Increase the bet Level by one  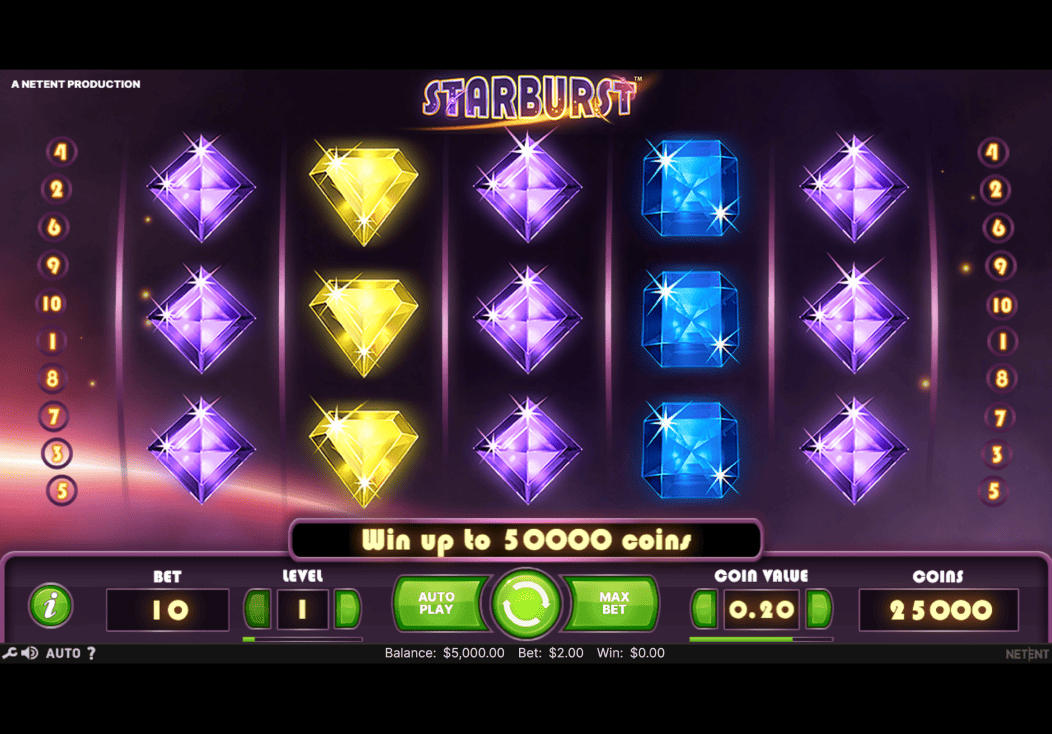(348, 608)
